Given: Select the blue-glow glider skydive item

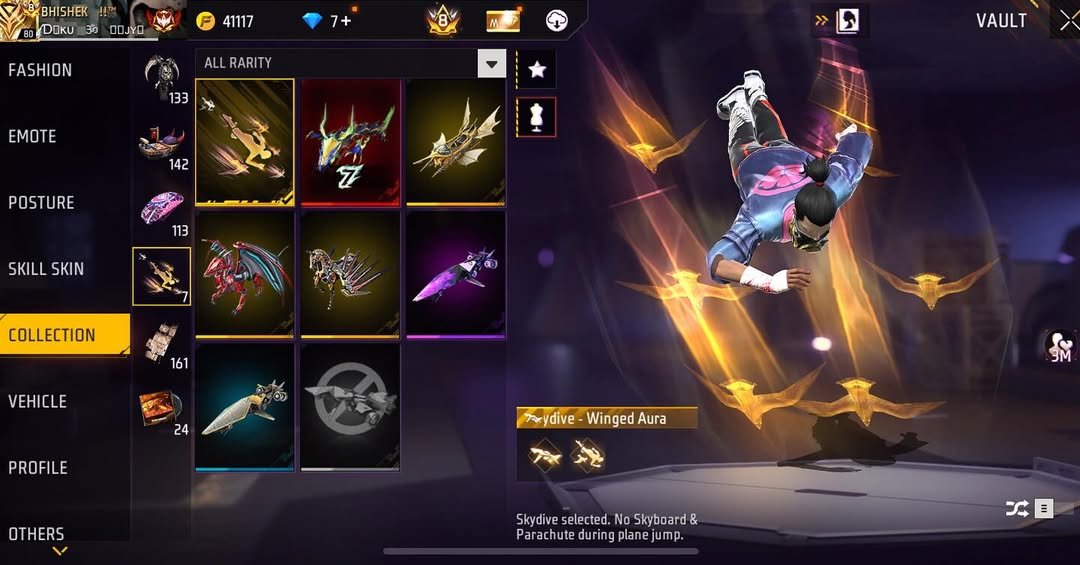Looking at the screenshot, I should pos(245,406).
